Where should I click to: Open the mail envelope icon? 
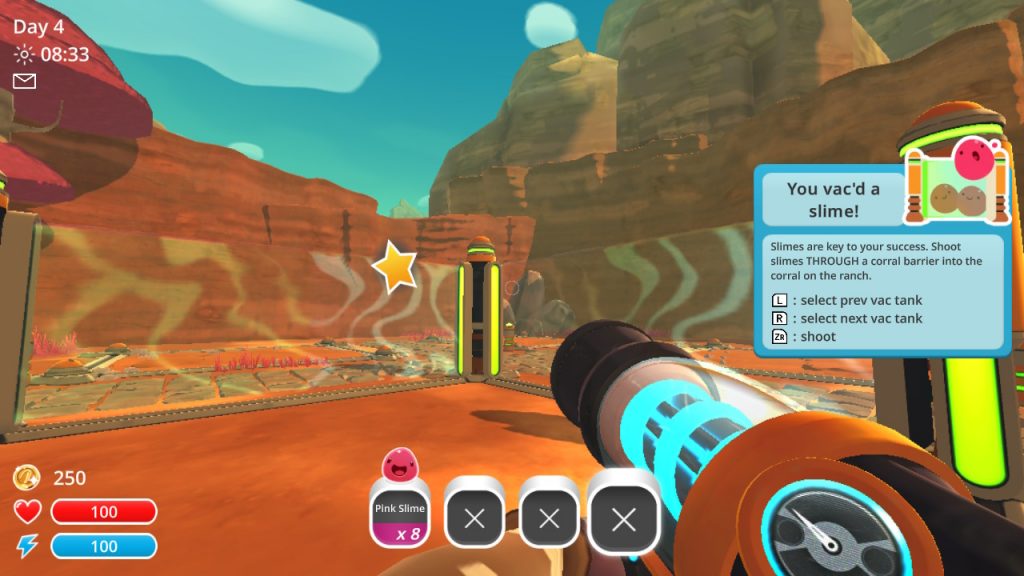(x=24, y=81)
